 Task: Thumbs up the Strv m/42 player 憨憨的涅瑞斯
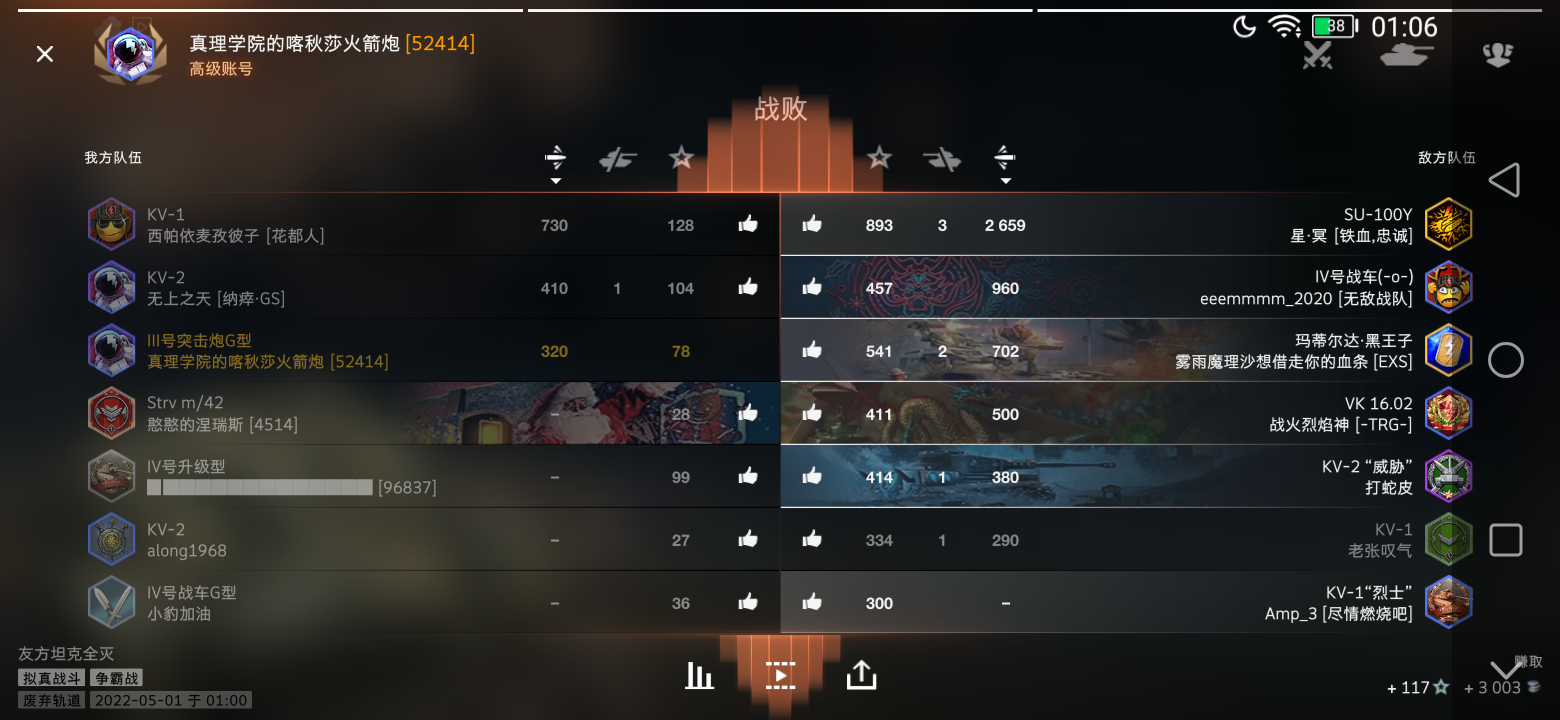pyautogui.click(x=748, y=414)
